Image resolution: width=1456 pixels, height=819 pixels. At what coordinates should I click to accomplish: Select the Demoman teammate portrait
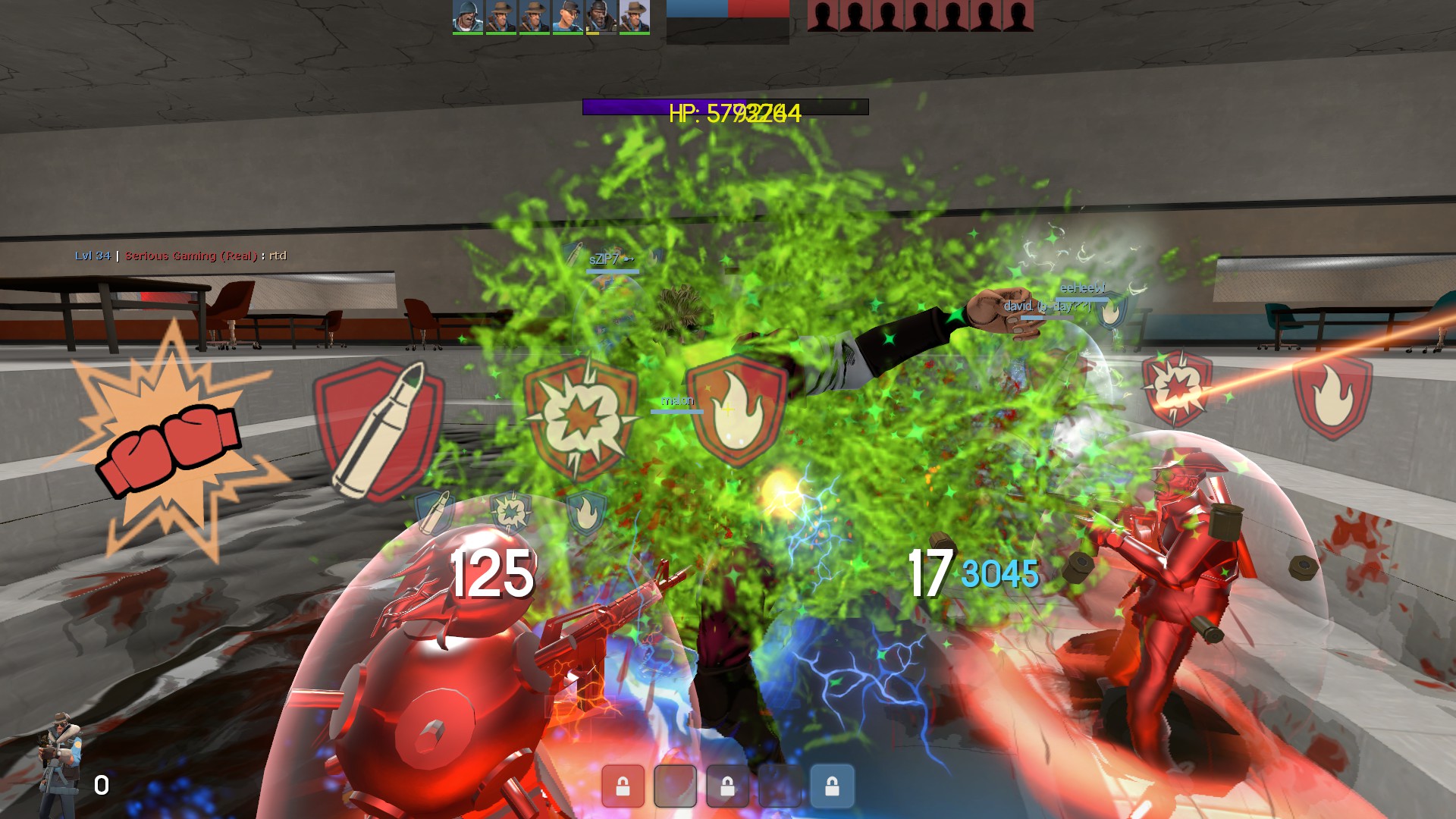(x=601, y=17)
